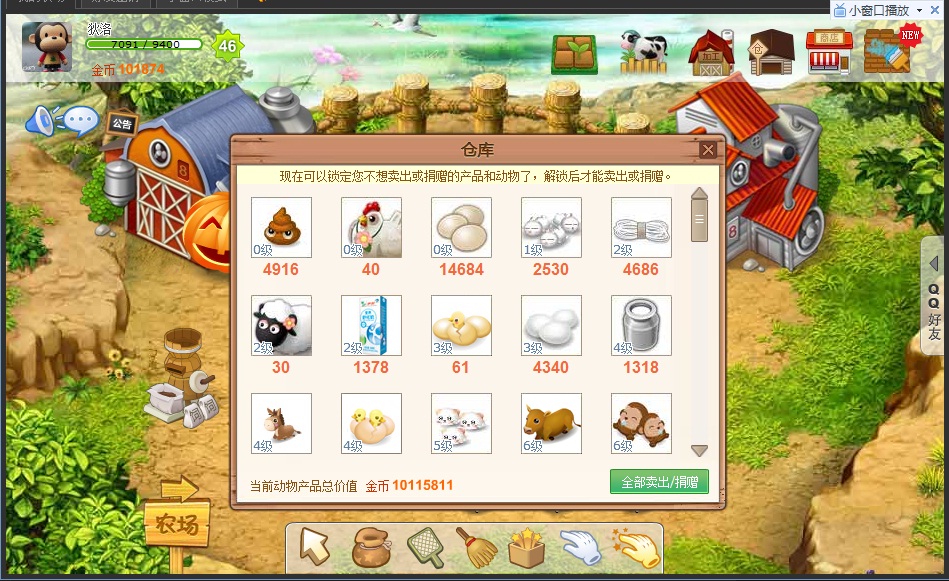Open the cow pasture icon
This screenshot has width=949, height=581.
(643, 52)
